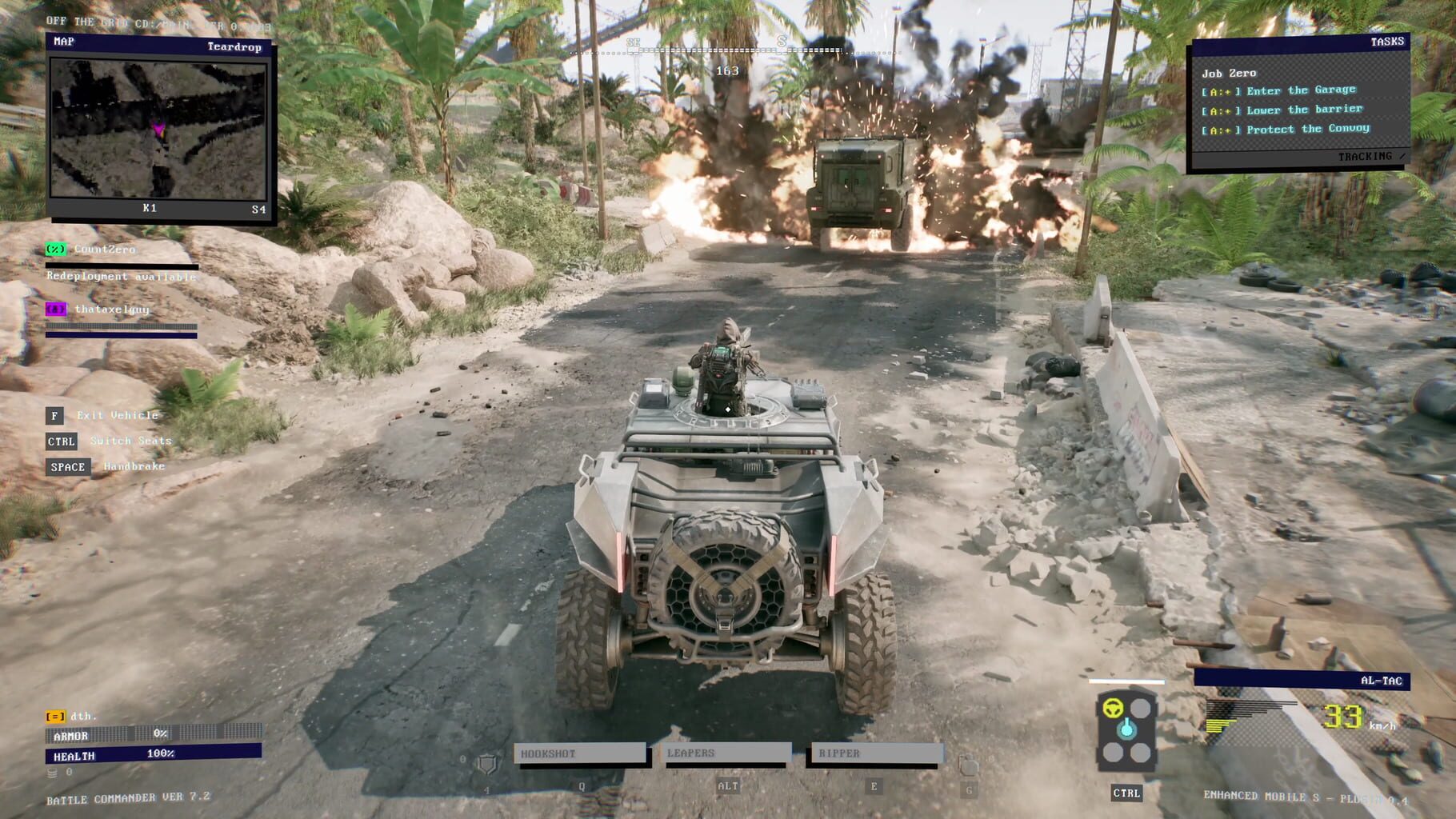Toggle the Enter the Garage task objective
1456x819 pixels.
pos(1278,90)
